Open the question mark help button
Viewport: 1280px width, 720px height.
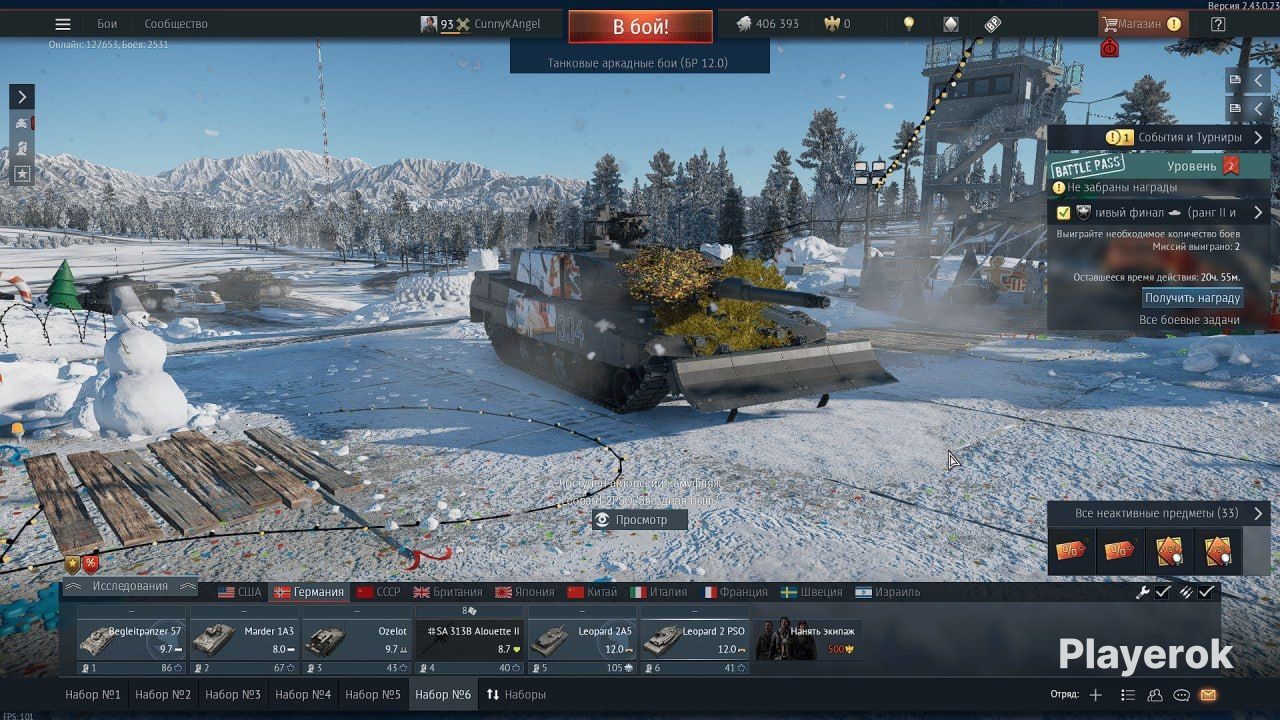1218,24
